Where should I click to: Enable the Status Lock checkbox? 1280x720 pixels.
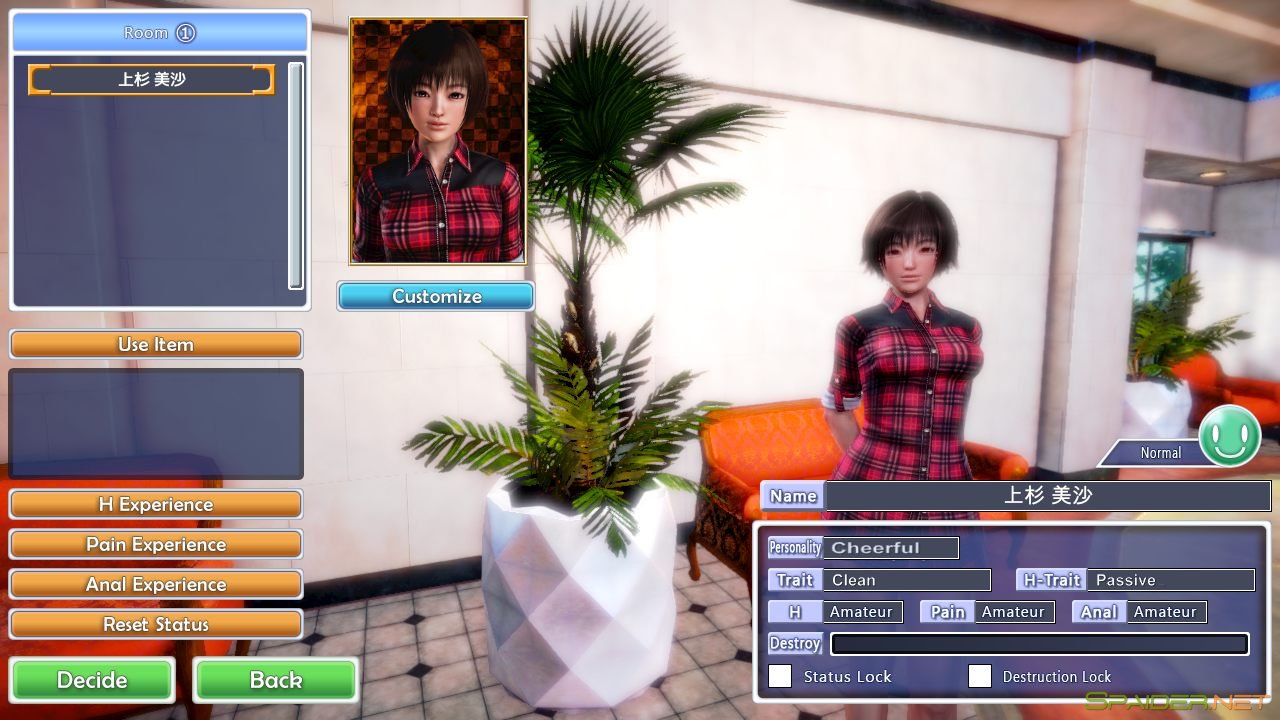779,676
